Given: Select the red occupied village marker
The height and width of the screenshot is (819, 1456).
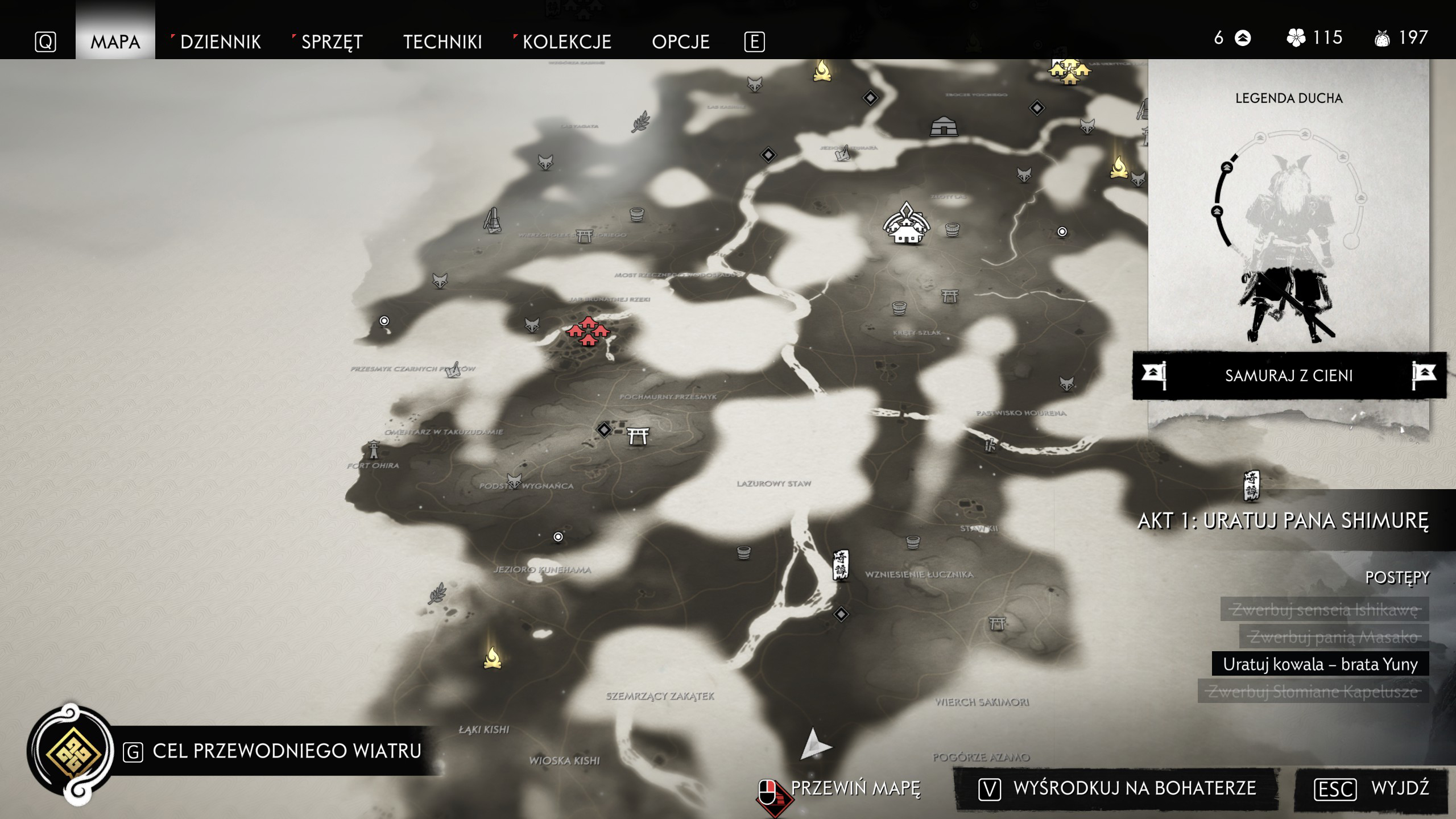Looking at the screenshot, I should pyautogui.click(x=588, y=331).
